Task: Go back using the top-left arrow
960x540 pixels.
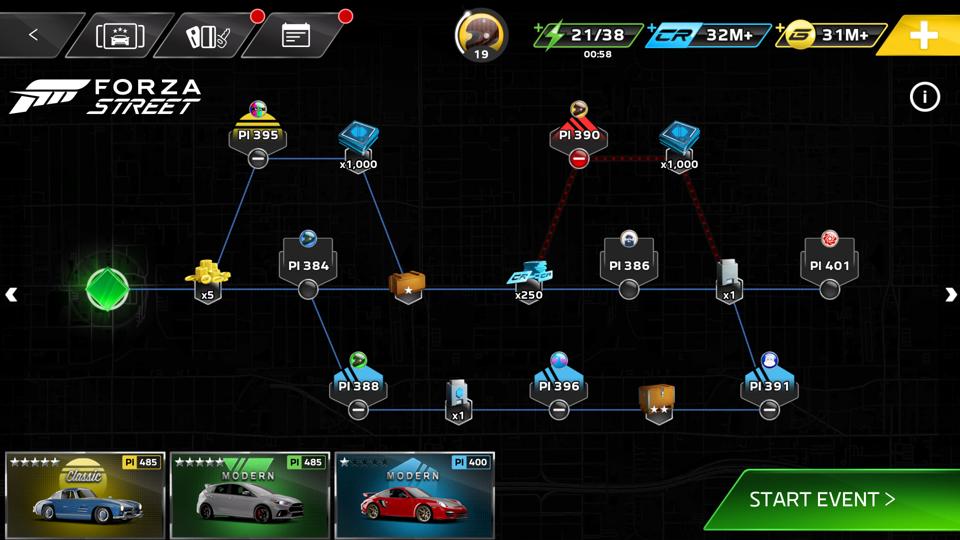Action: click(x=33, y=35)
